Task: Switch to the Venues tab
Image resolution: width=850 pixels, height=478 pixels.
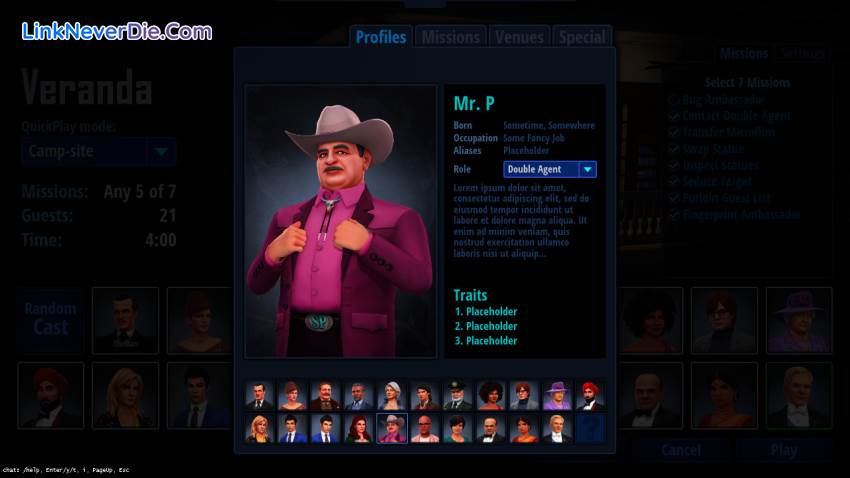Action: pyautogui.click(x=519, y=37)
